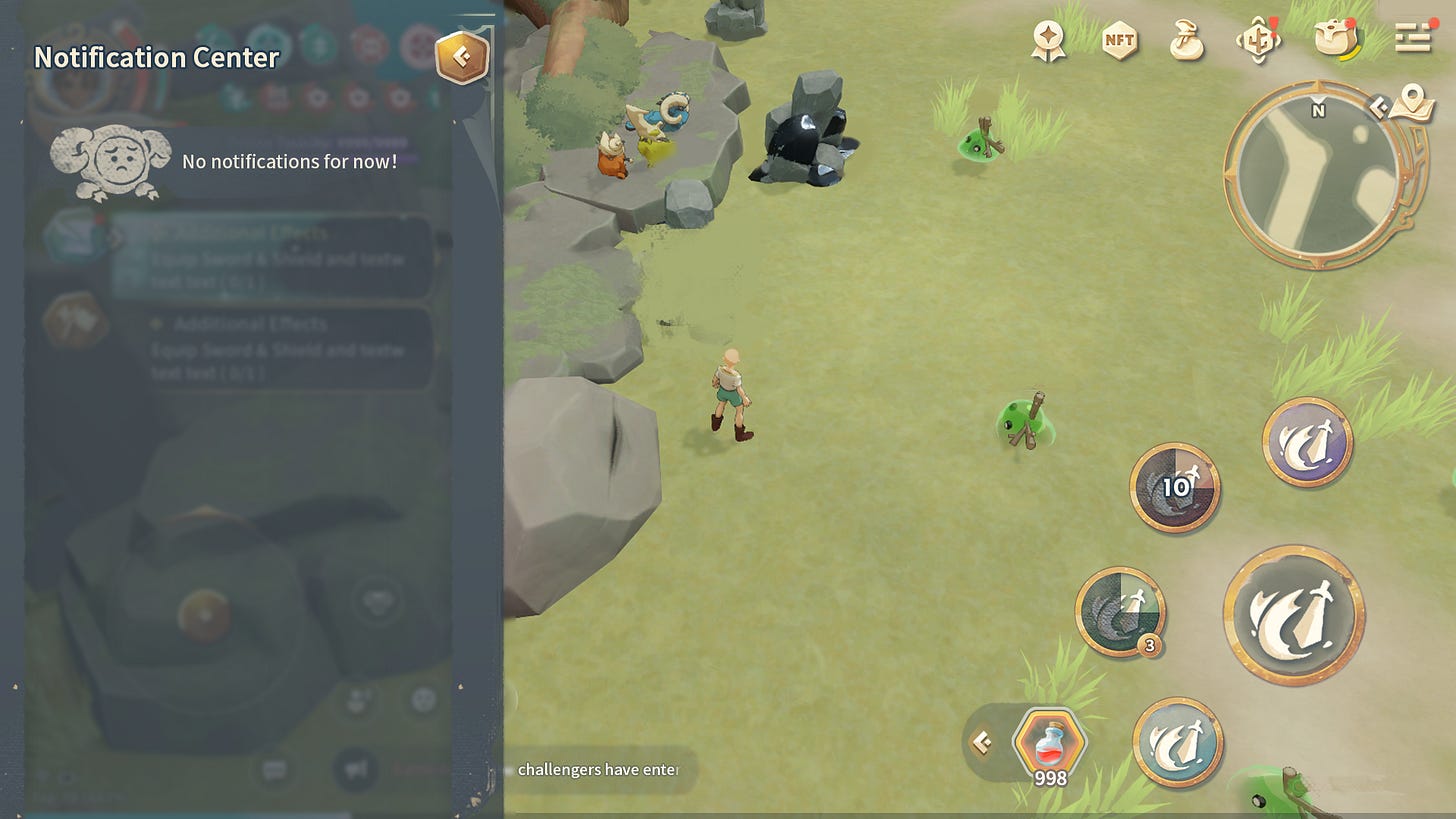Open the chat message about challengers
This screenshot has width=1456, height=819.
(597, 770)
